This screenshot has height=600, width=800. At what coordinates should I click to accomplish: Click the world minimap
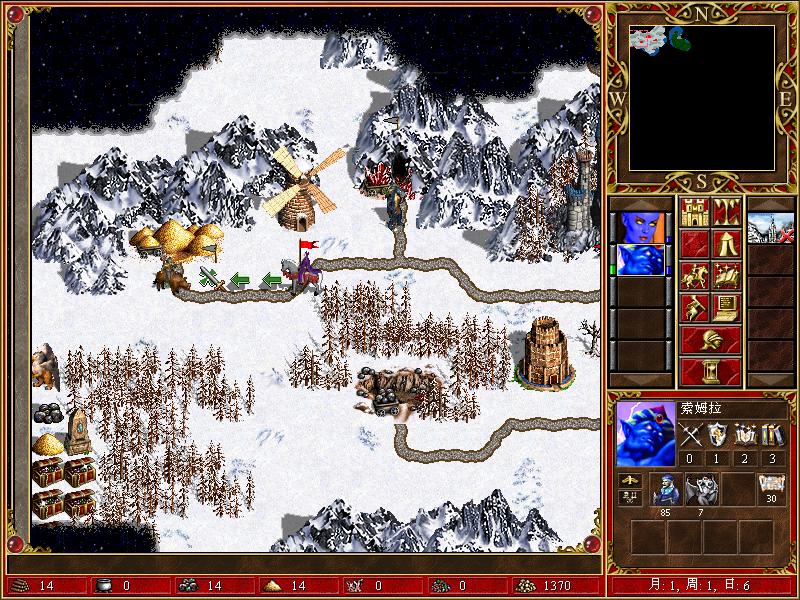[702, 97]
